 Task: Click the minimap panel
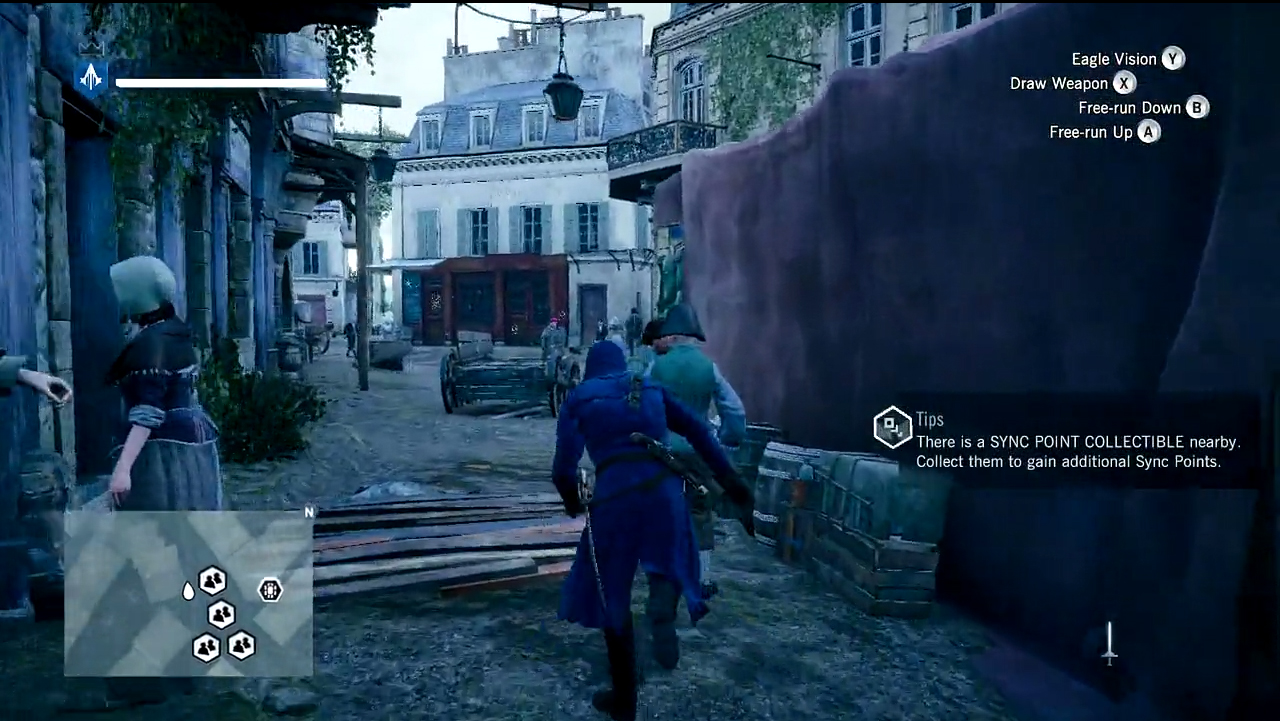click(188, 593)
